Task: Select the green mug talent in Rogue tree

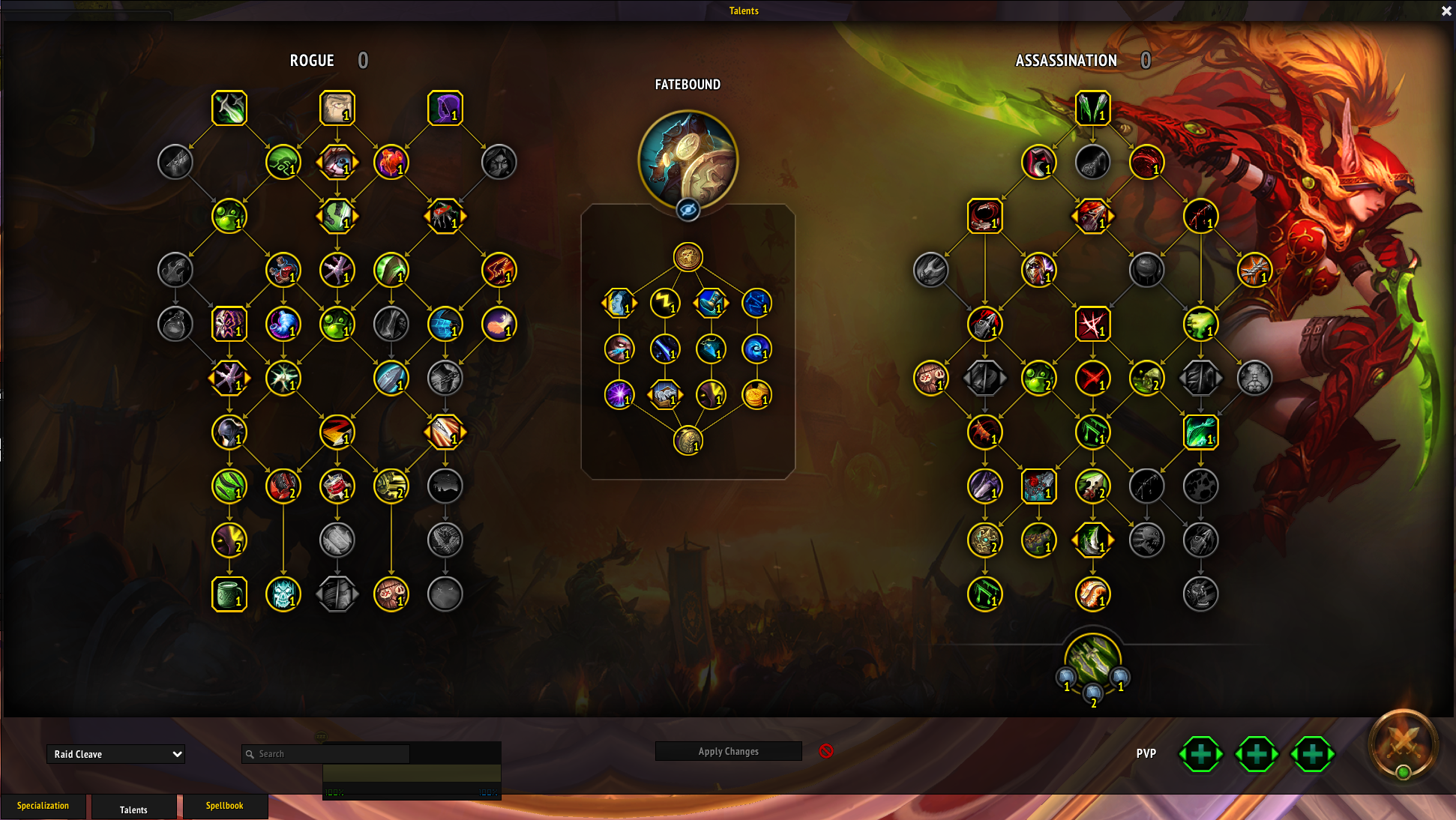Action: coord(229,594)
